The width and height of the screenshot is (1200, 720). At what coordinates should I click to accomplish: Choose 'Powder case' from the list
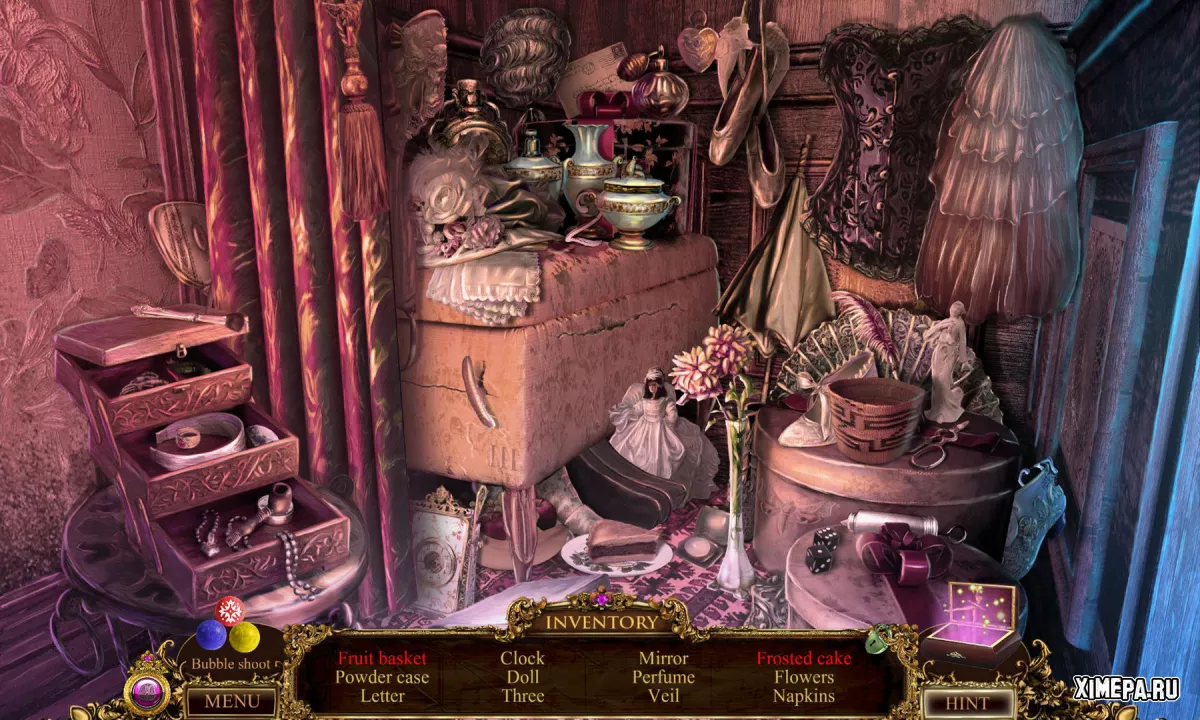(x=382, y=677)
